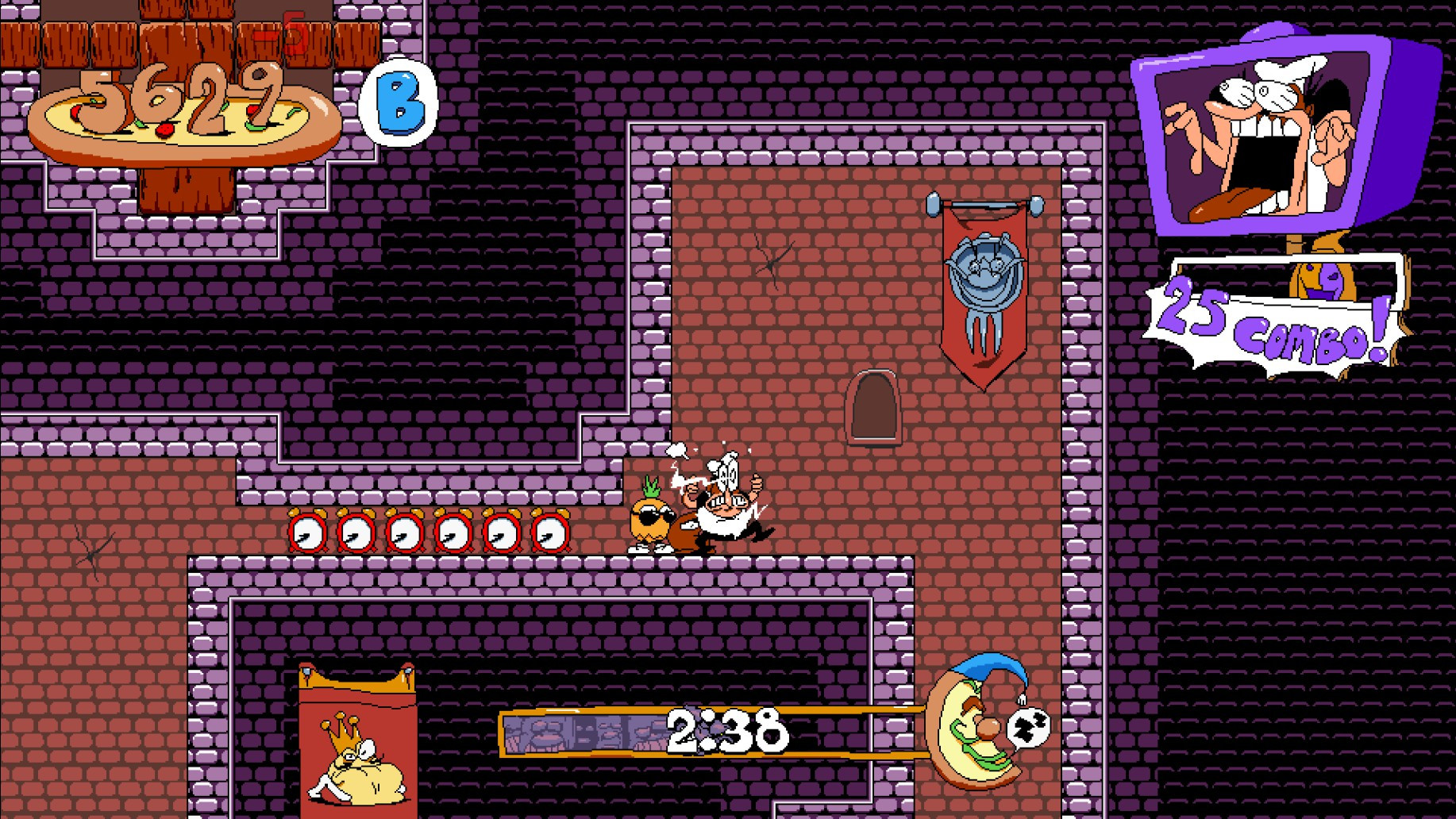Screen dimensions: 1456x819
Task: Open the small arched doorway in the tower wall
Action: (x=876, y=407)
